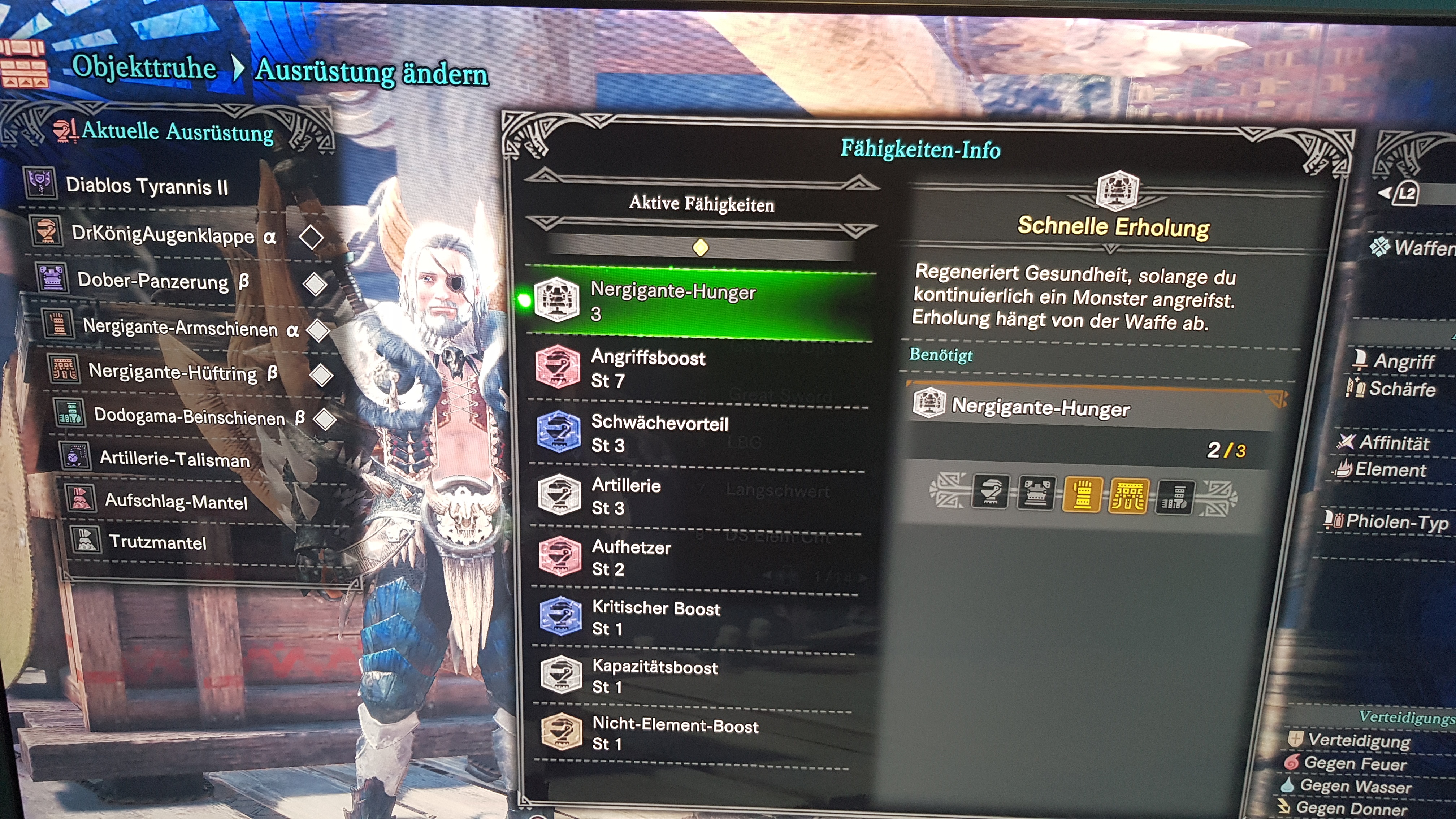Image resolution: width=1456 pixels, height=819 pixels.
Task: Open the Artillerie-Talisman charm slot
Action: tap(174, 458)
